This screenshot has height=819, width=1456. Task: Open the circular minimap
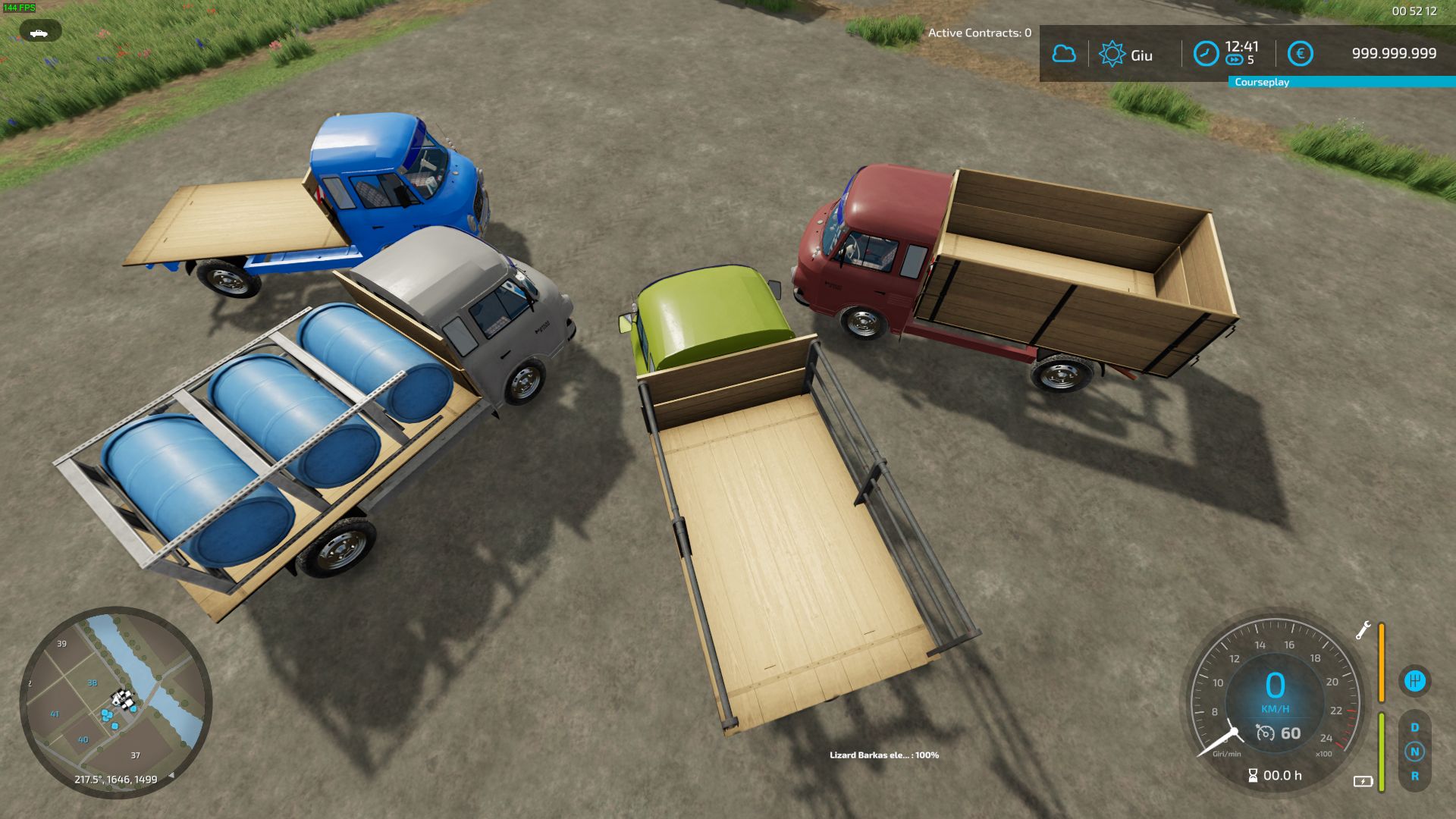coord(115,702)
